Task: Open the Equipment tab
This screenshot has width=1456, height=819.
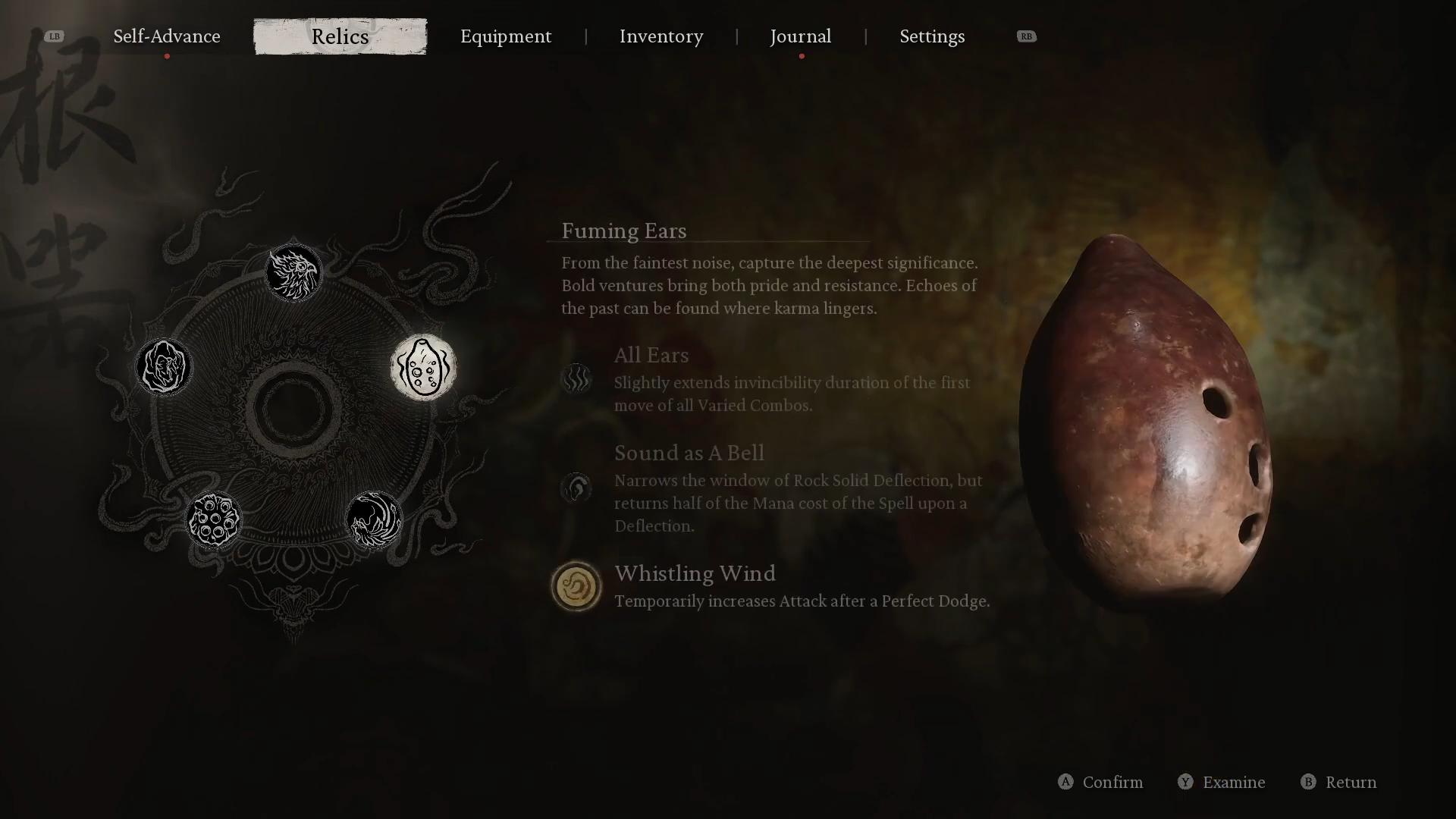Action: (506, 36)
